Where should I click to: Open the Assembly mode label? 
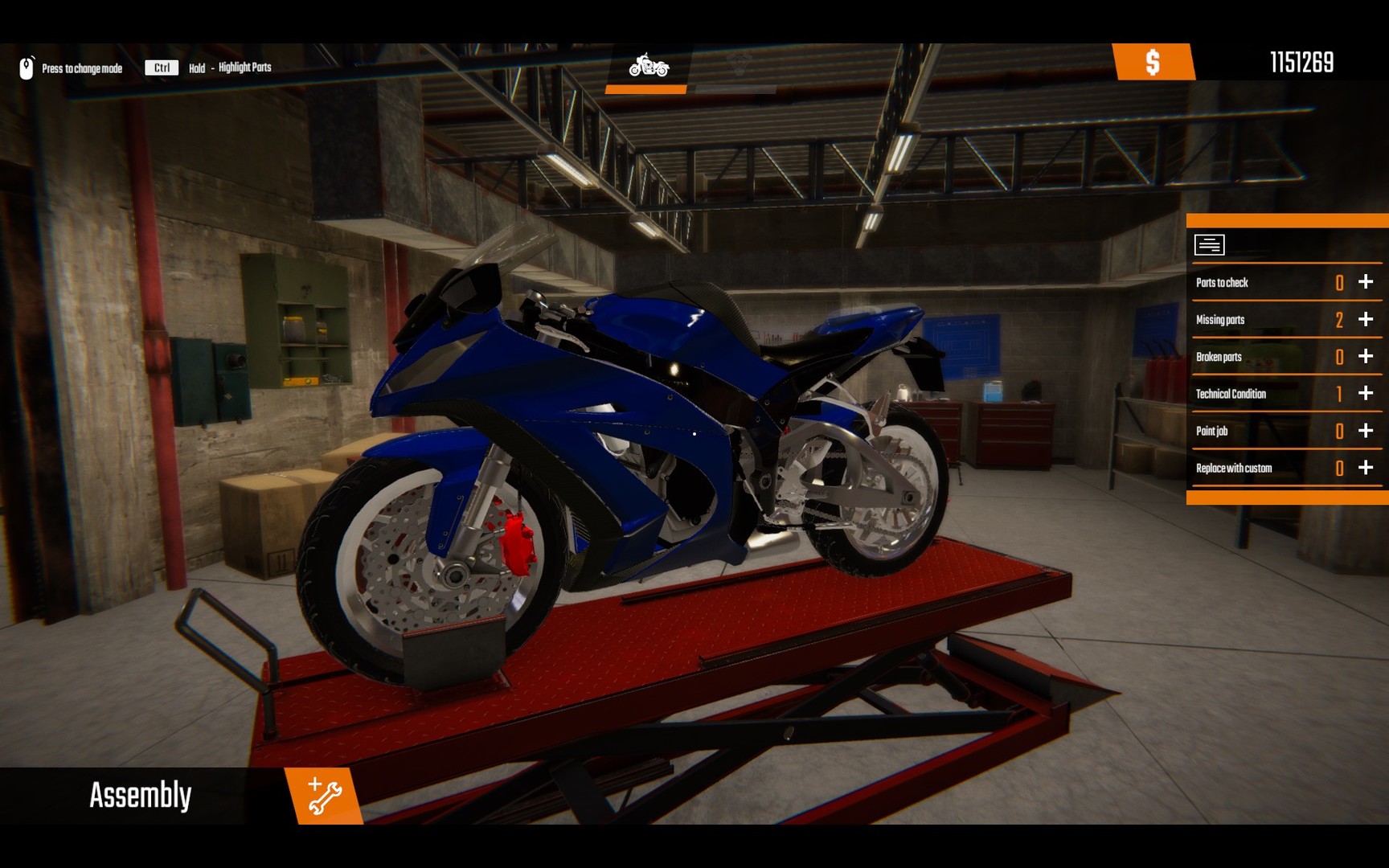point(140,794)
